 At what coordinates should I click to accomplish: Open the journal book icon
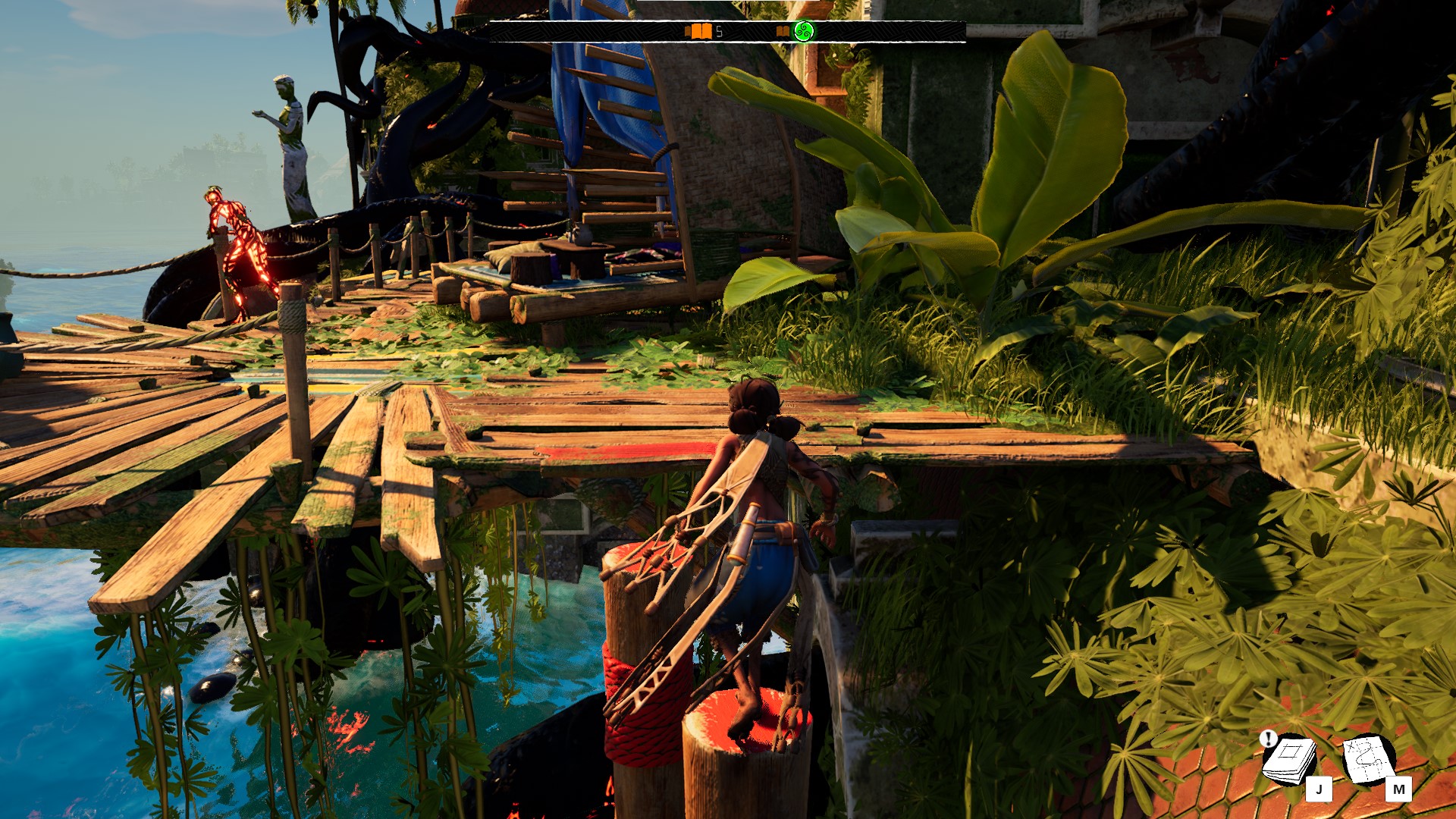(x=1289, y=759)
